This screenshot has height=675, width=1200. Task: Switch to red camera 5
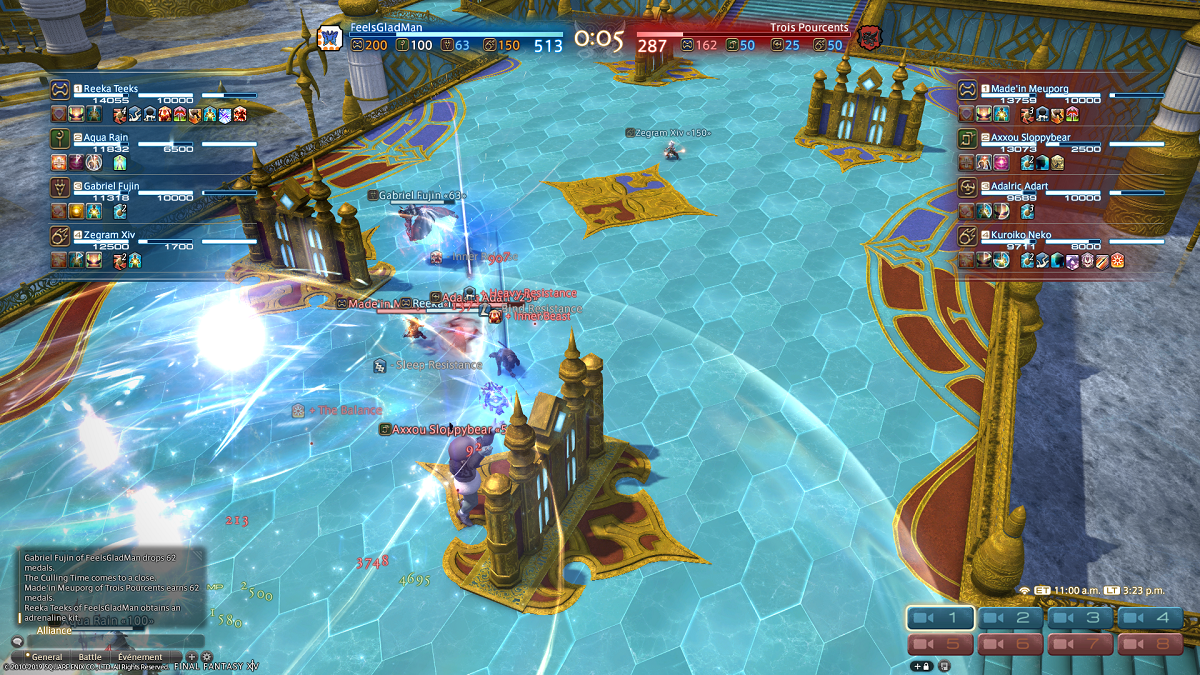point(941,644)
